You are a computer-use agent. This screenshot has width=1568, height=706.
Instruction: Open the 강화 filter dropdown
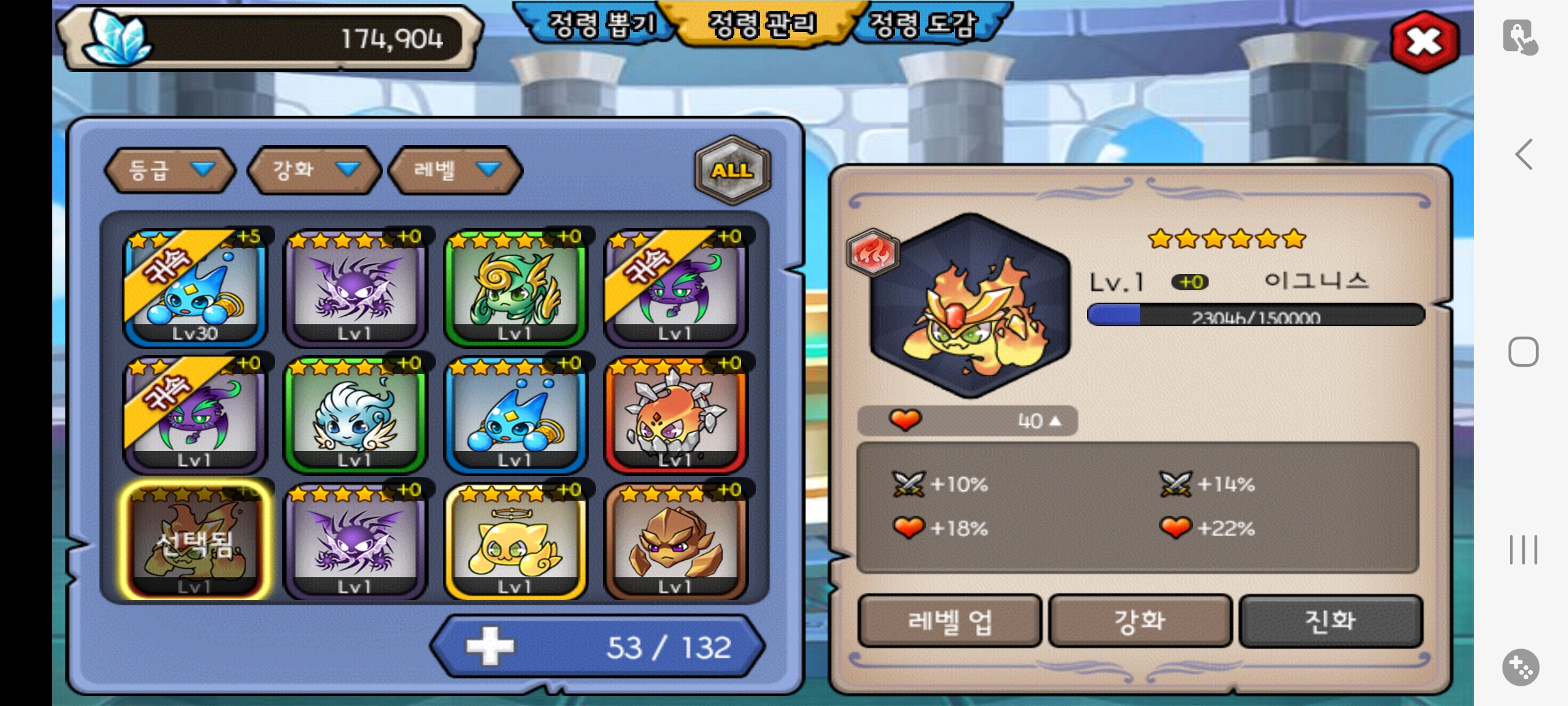314,170
